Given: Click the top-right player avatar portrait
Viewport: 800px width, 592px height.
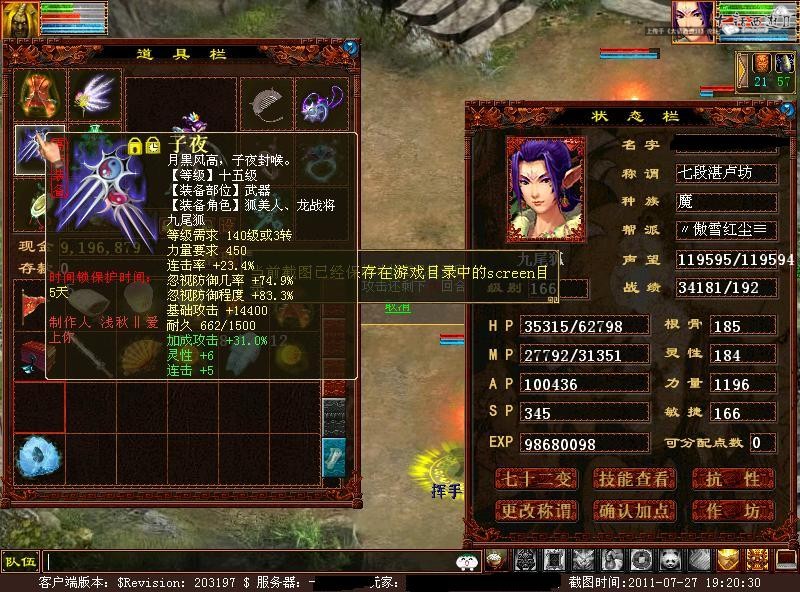Looking at the screenshot, I should pos(691,22).
